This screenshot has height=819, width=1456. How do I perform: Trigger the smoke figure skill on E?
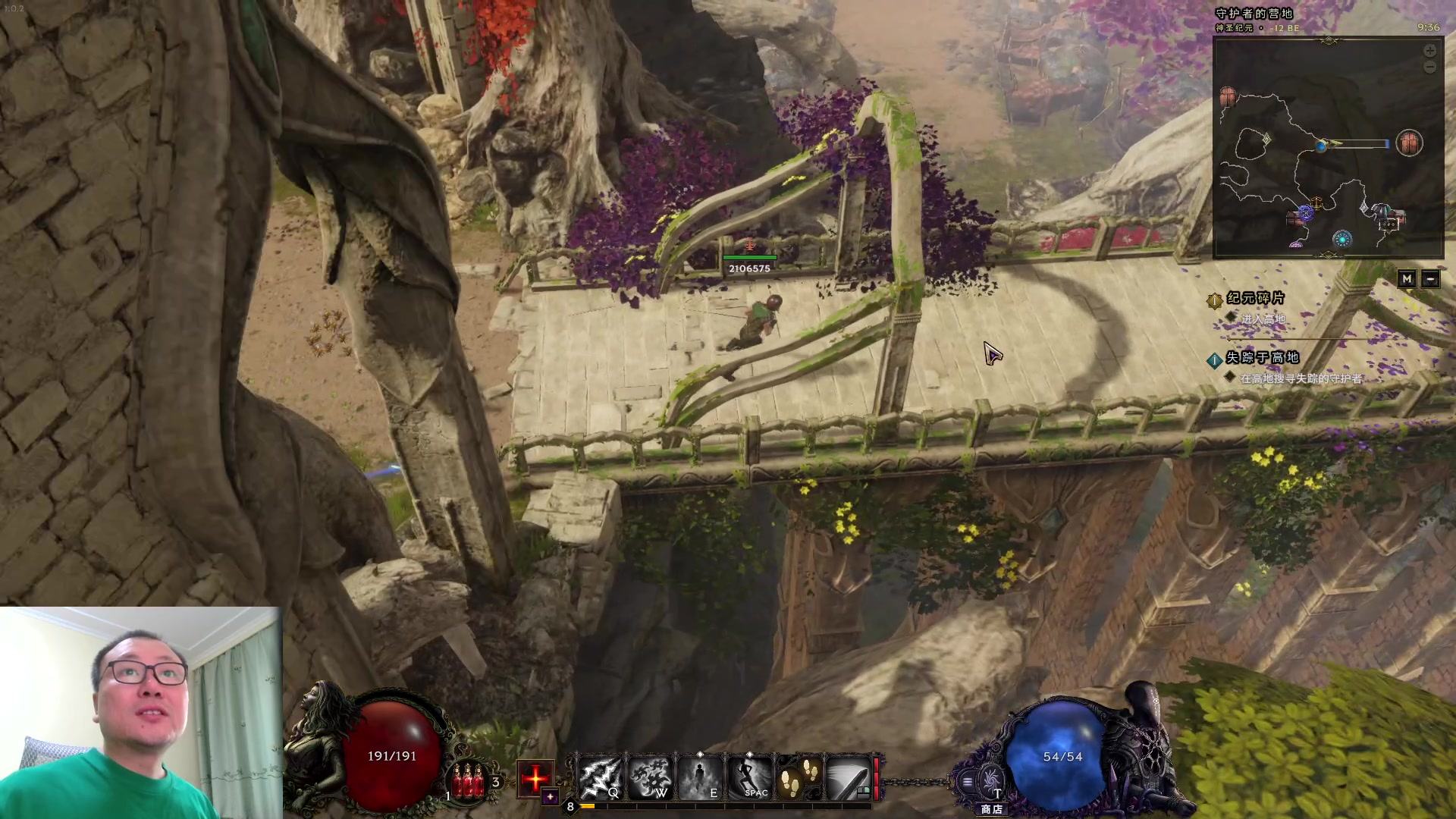pyautogui.click(x=699, y=777)
